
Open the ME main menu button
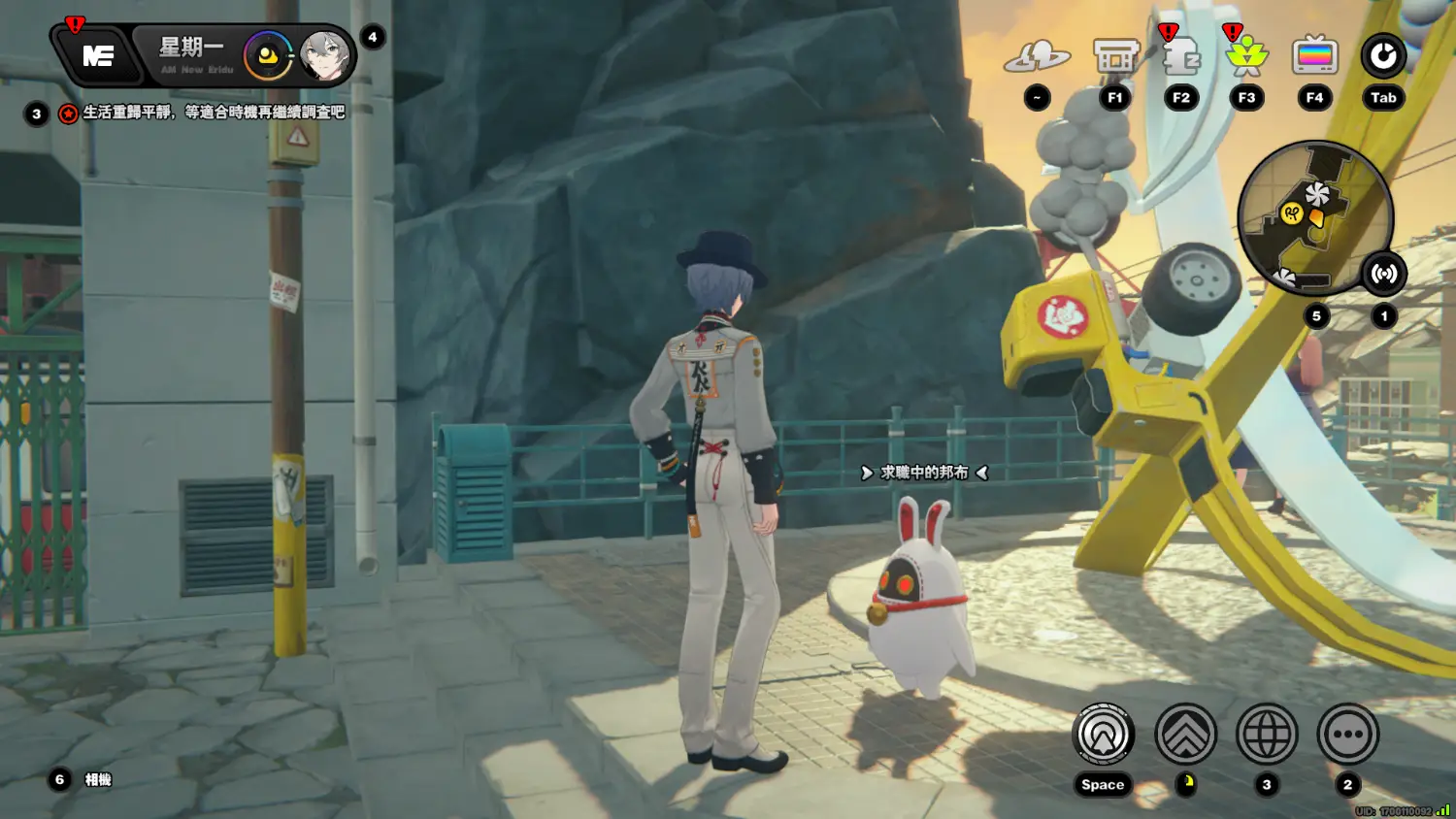(x=96, y=56)
